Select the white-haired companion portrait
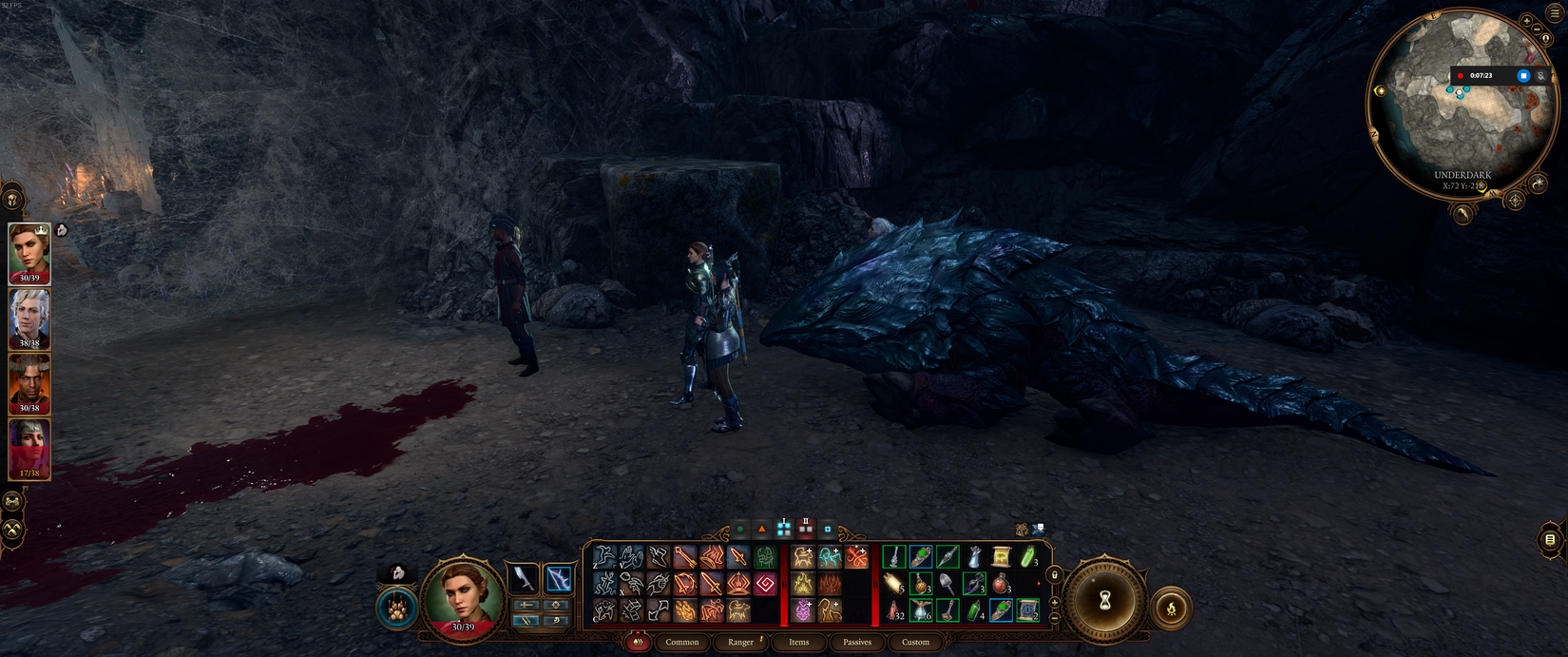This screenshot has height=657, width=1568. pyautogui.click(x=29, y=318)
